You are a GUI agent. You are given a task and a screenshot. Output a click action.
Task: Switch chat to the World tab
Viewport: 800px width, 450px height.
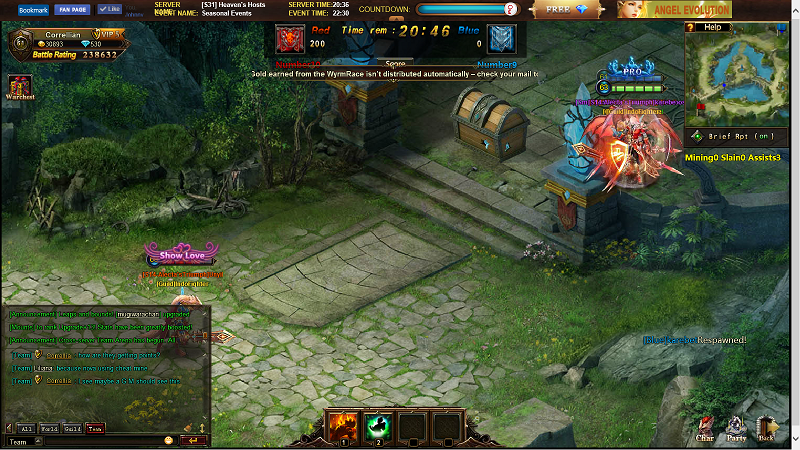pyautogui.click(x=50, y=429)
